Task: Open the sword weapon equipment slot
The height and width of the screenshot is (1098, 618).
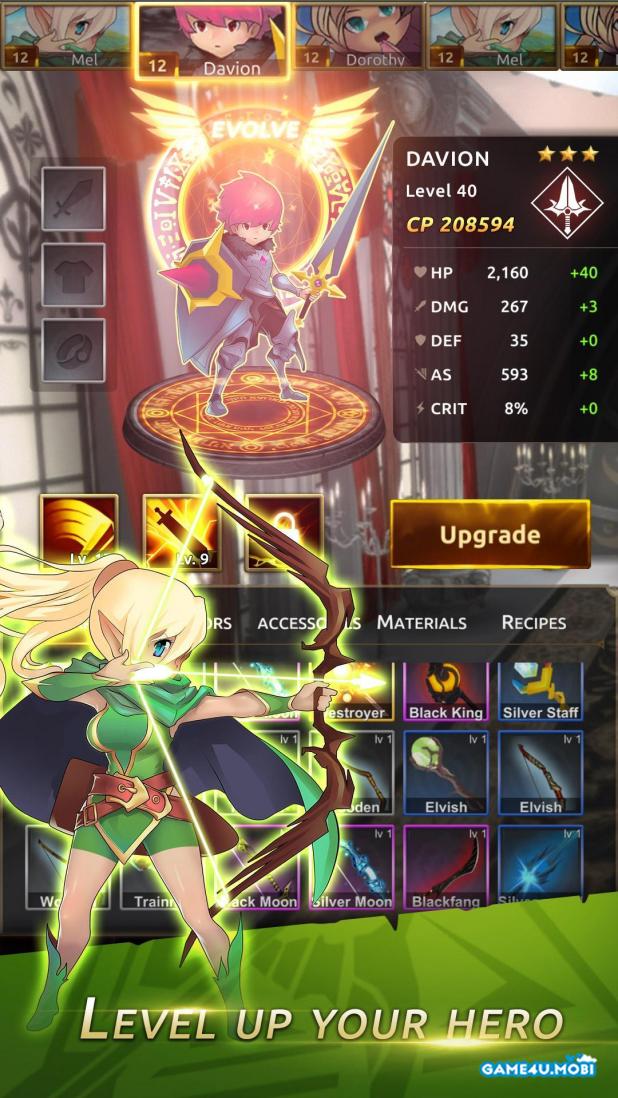Action: [x=73, y=199]
